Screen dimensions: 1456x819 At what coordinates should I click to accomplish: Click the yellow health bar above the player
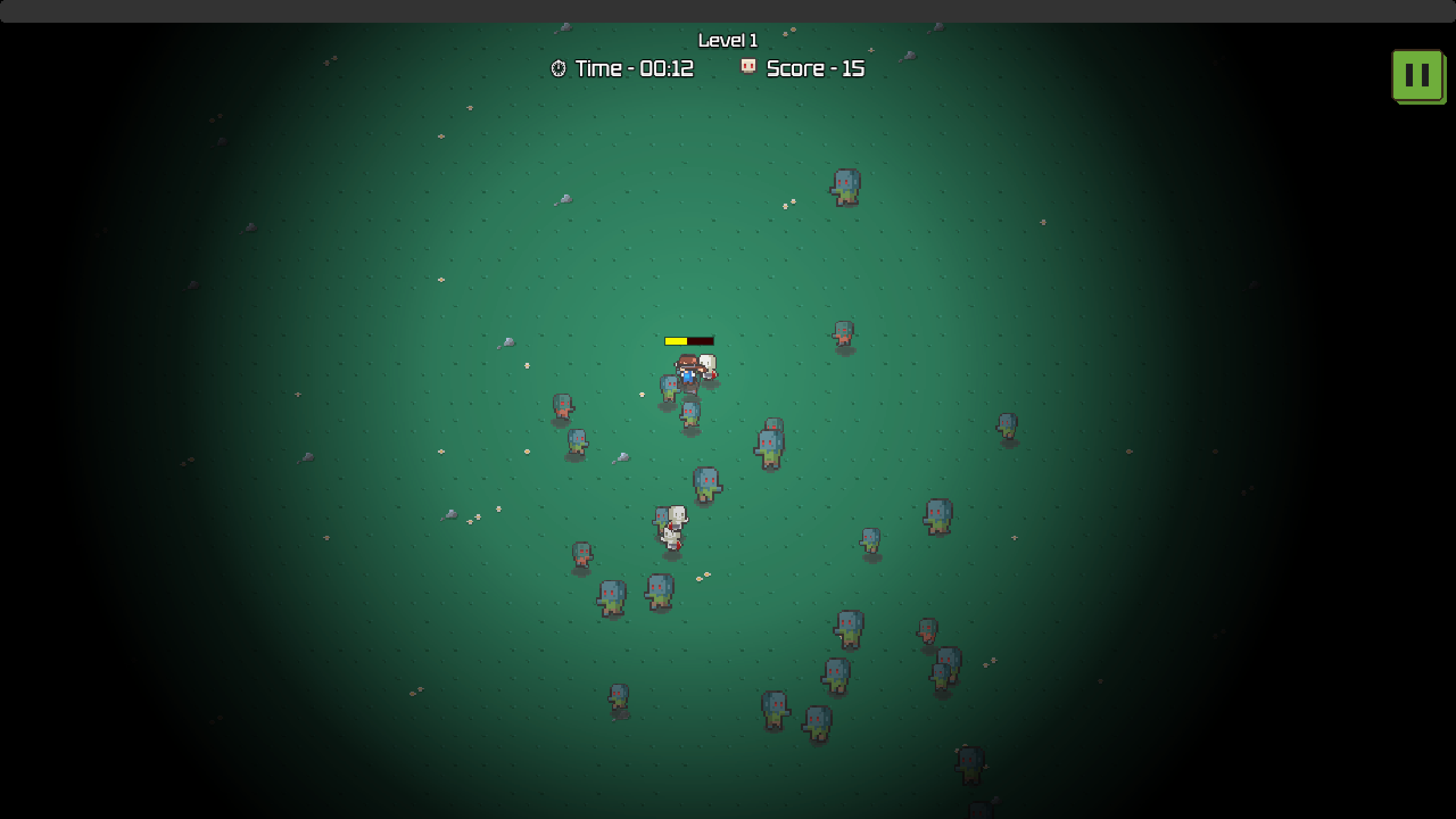coord(676,342)
